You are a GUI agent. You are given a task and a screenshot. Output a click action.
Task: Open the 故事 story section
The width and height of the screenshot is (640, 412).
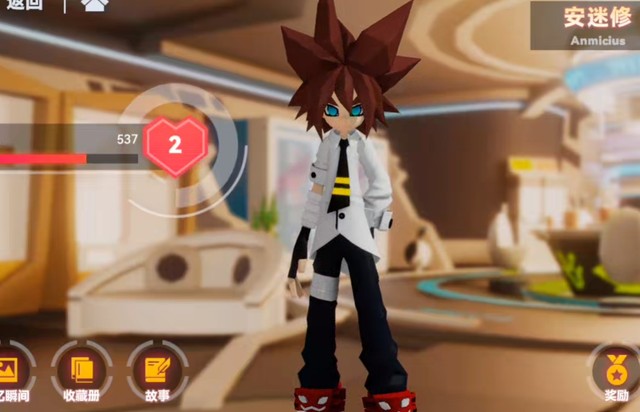[157, 372]
